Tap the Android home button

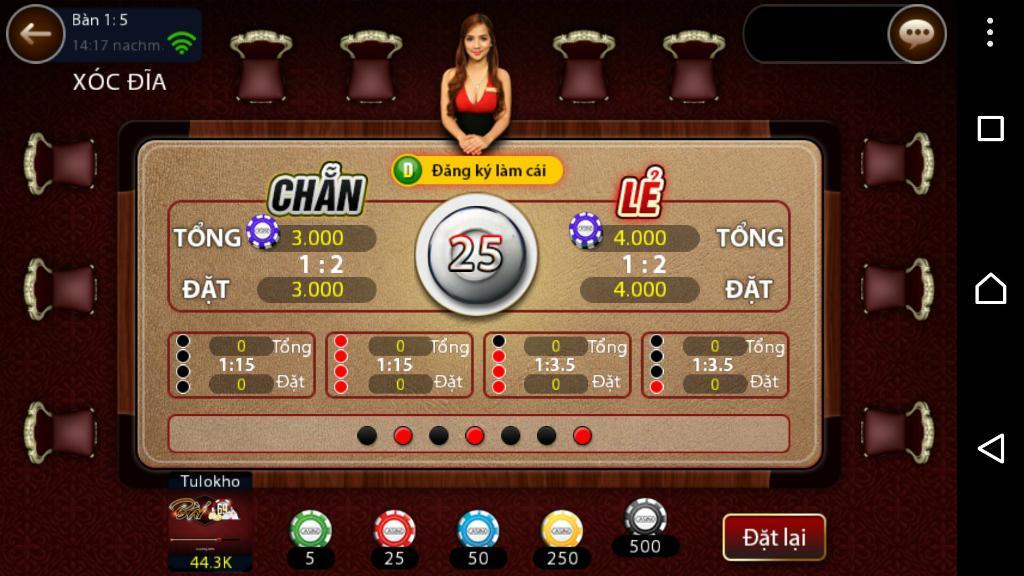click(x=990, y=288)
